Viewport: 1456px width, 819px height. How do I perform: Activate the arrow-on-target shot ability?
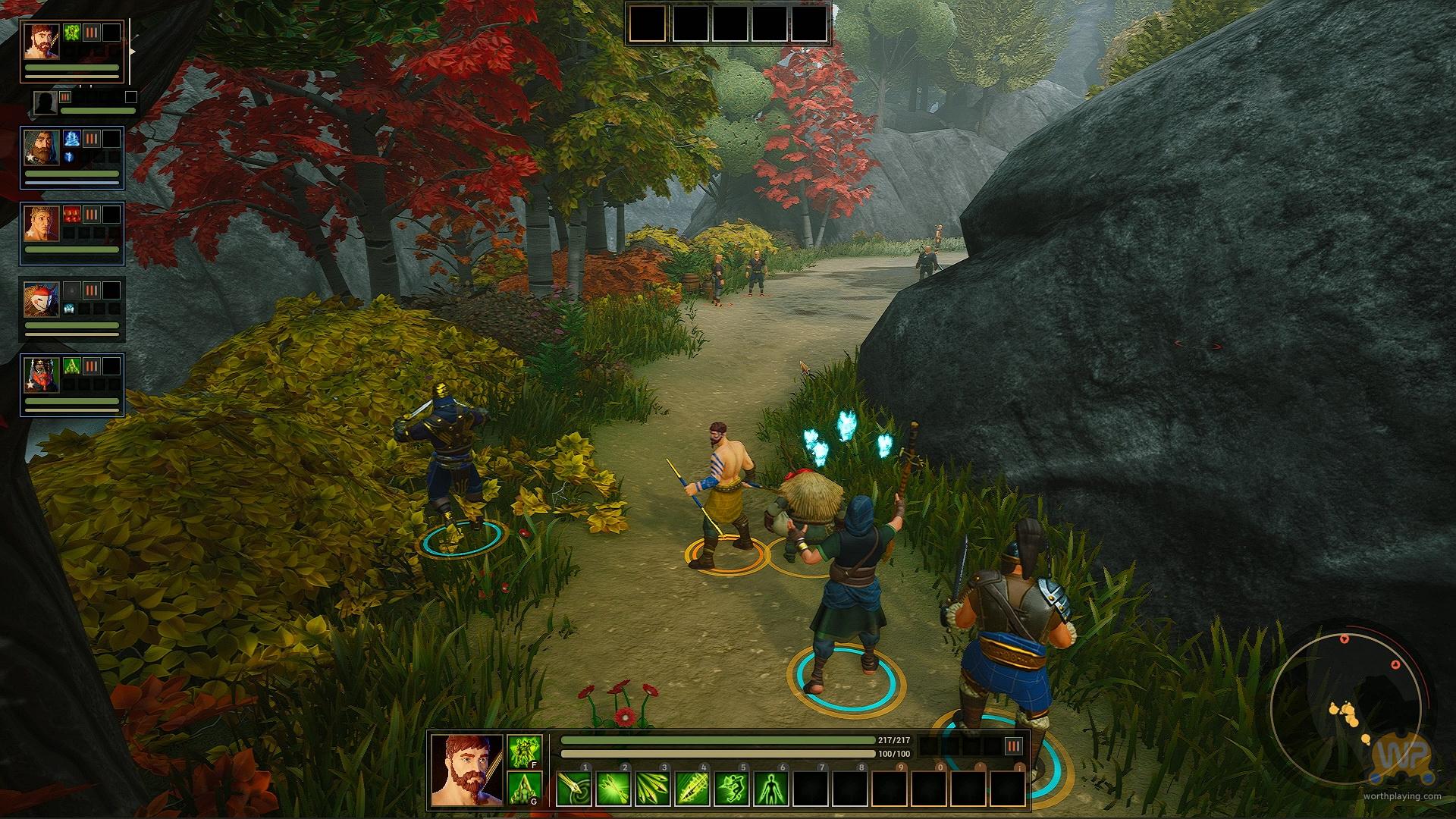(573, 789)
